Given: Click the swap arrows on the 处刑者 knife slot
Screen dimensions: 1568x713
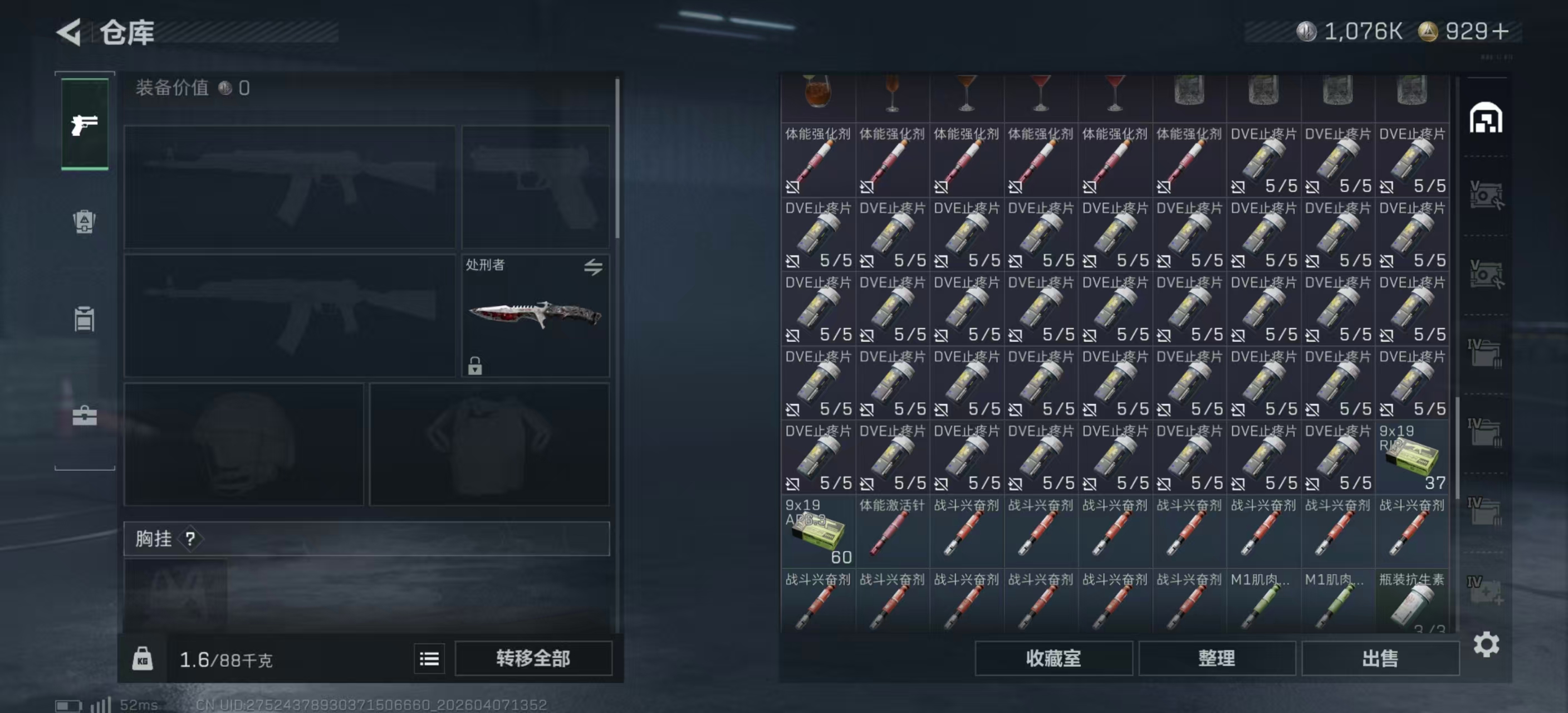Looking at the screenshot, I should click(x=595, y=267).
